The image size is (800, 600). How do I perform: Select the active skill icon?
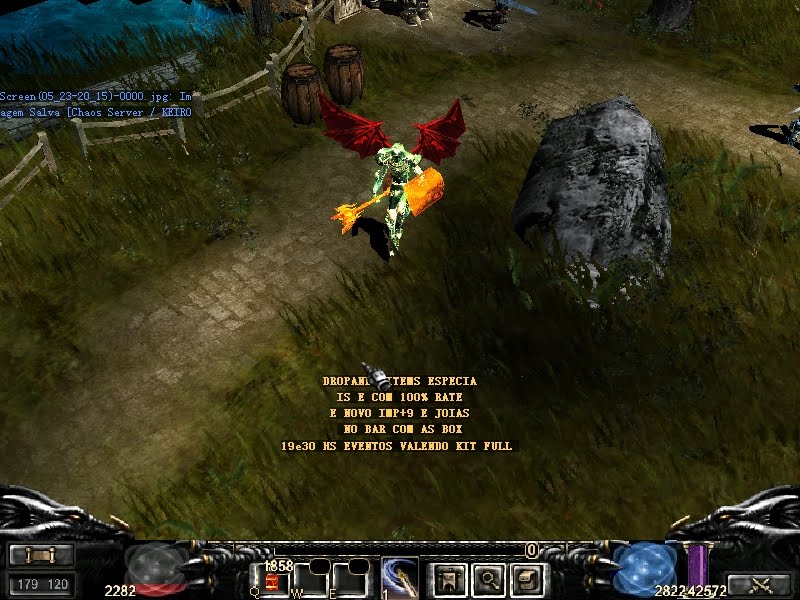(400, 578)
